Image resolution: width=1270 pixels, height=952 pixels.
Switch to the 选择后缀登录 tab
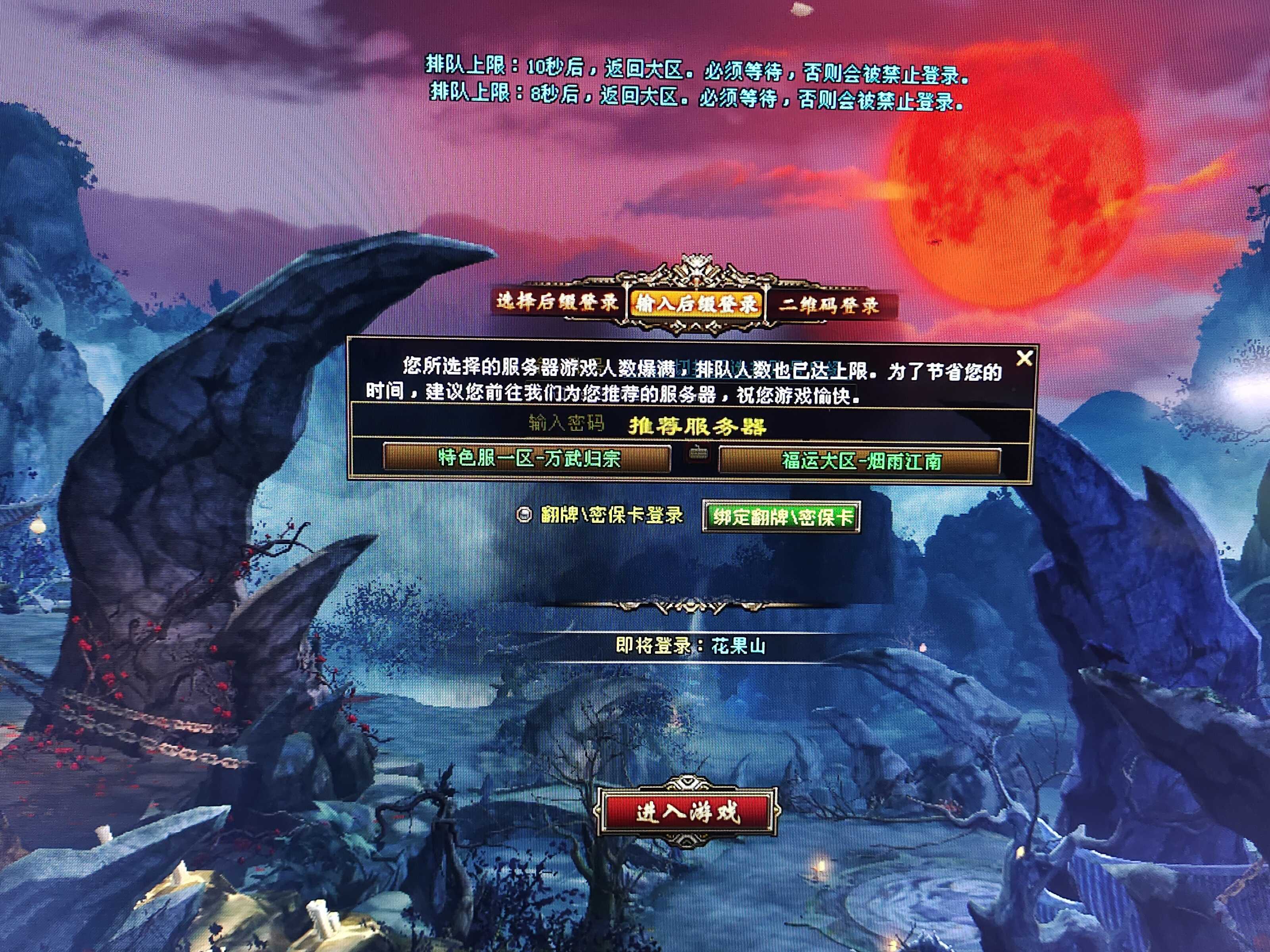pos(557,301)
